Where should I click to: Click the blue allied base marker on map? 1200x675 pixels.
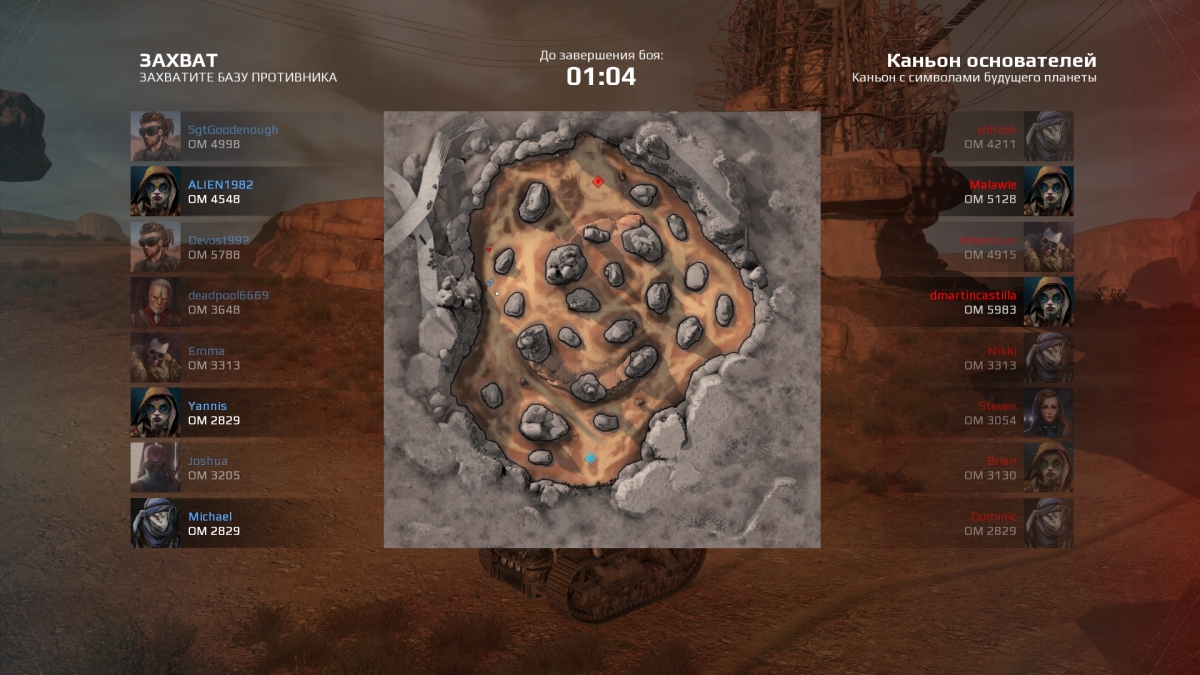591,459
